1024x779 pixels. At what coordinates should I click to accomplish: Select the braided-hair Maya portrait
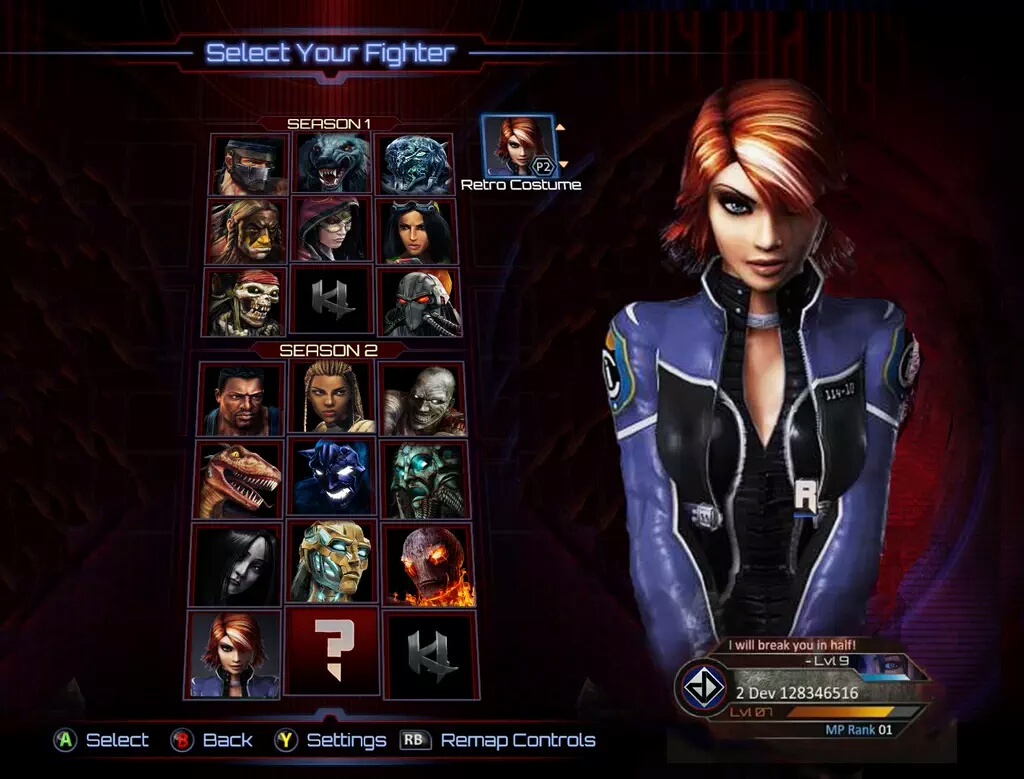pos(332,398)
